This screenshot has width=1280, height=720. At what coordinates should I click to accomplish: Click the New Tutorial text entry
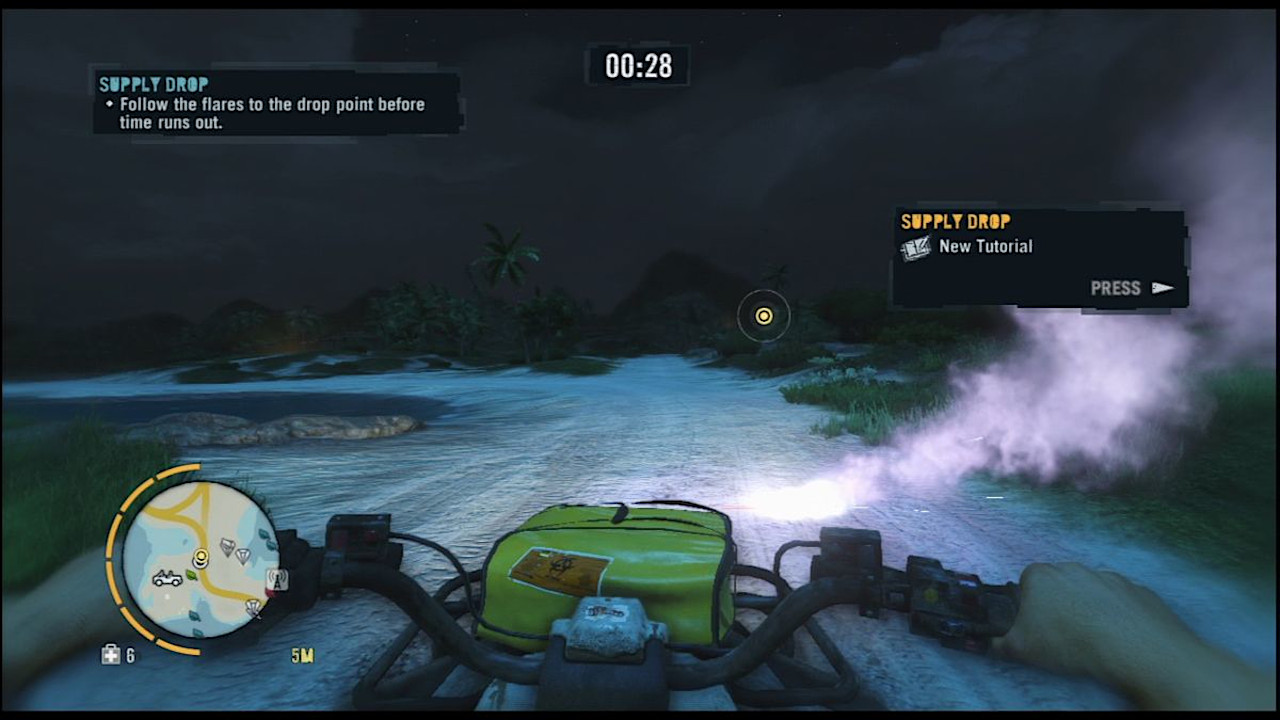pyautogui.click(x=988, y=246)
